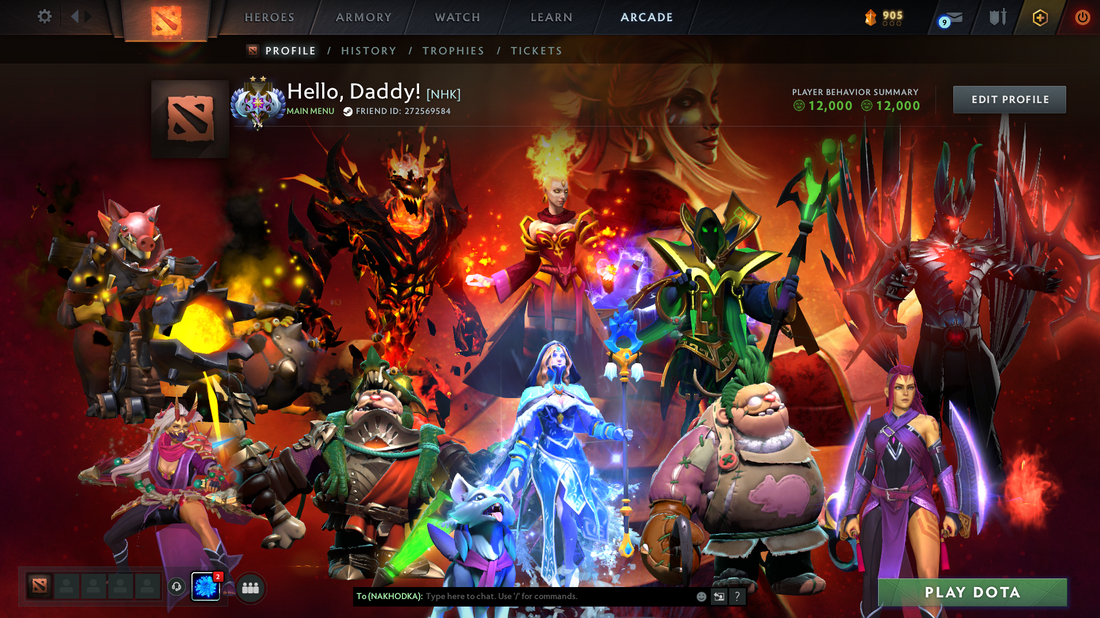The image size is (1100, 618).
Task: Switch to the Watch section
Action: tap(457, 17)
